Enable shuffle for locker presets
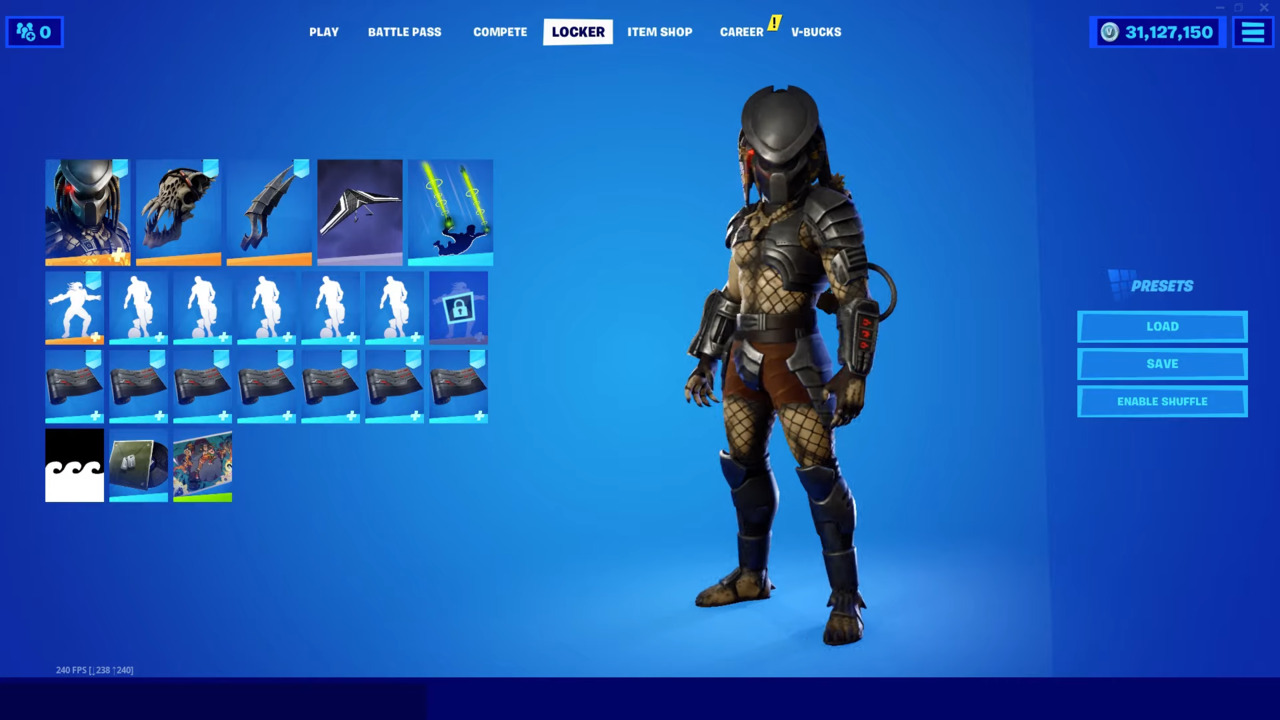The height and width of the screenshot is (720, 1280). click(1161, 400)
